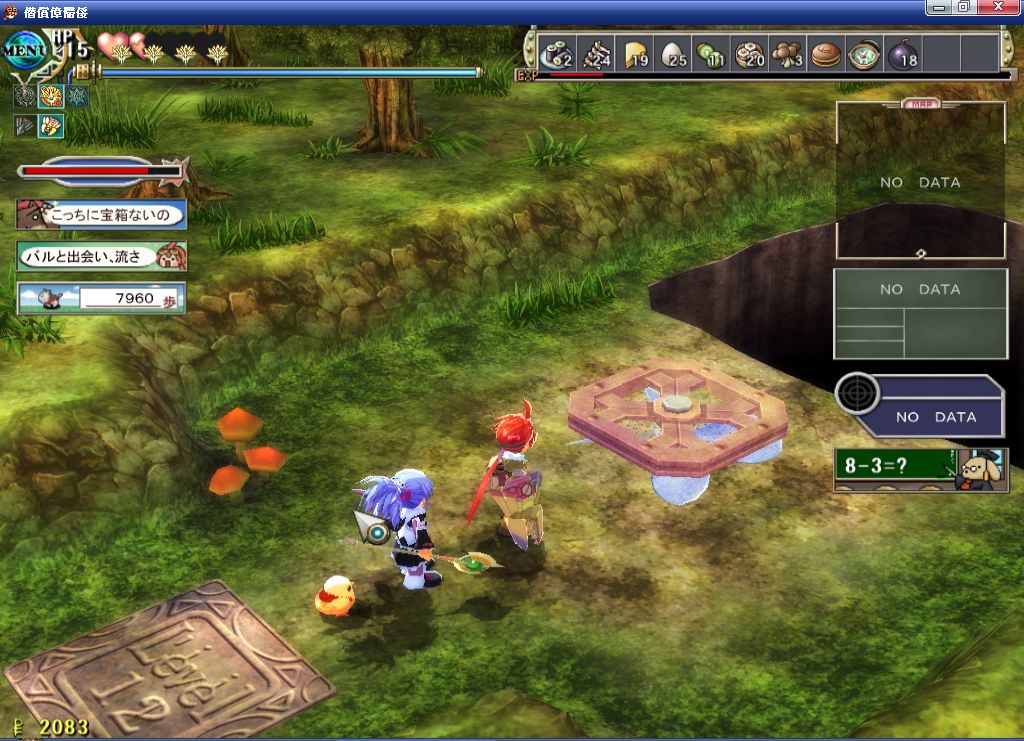This screenshot has width=1024, height=741.
Task: Select the soup bowl item slot
Action: [863, 54]
